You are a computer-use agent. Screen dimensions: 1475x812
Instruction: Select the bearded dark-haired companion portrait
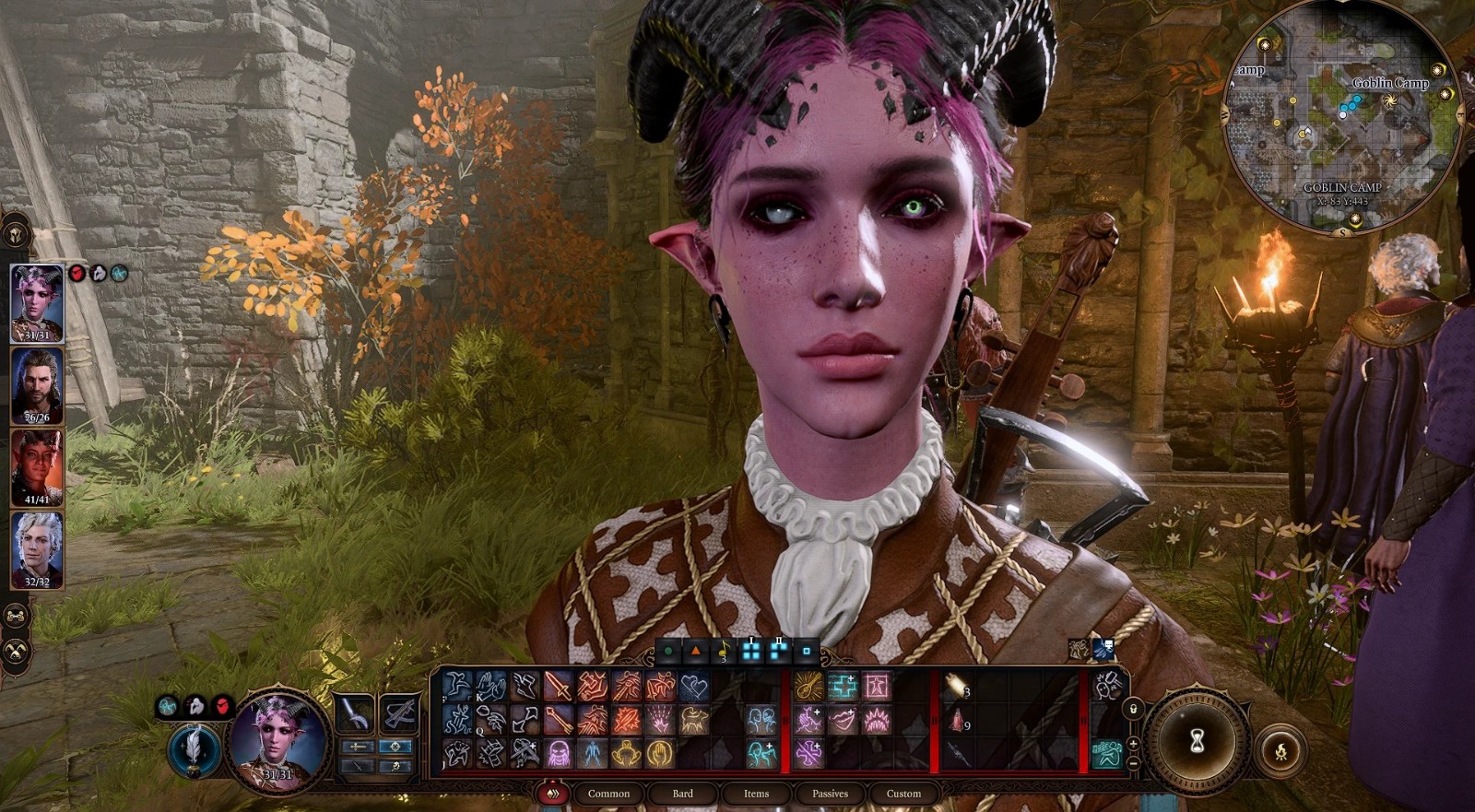click(x=37, y=385)
